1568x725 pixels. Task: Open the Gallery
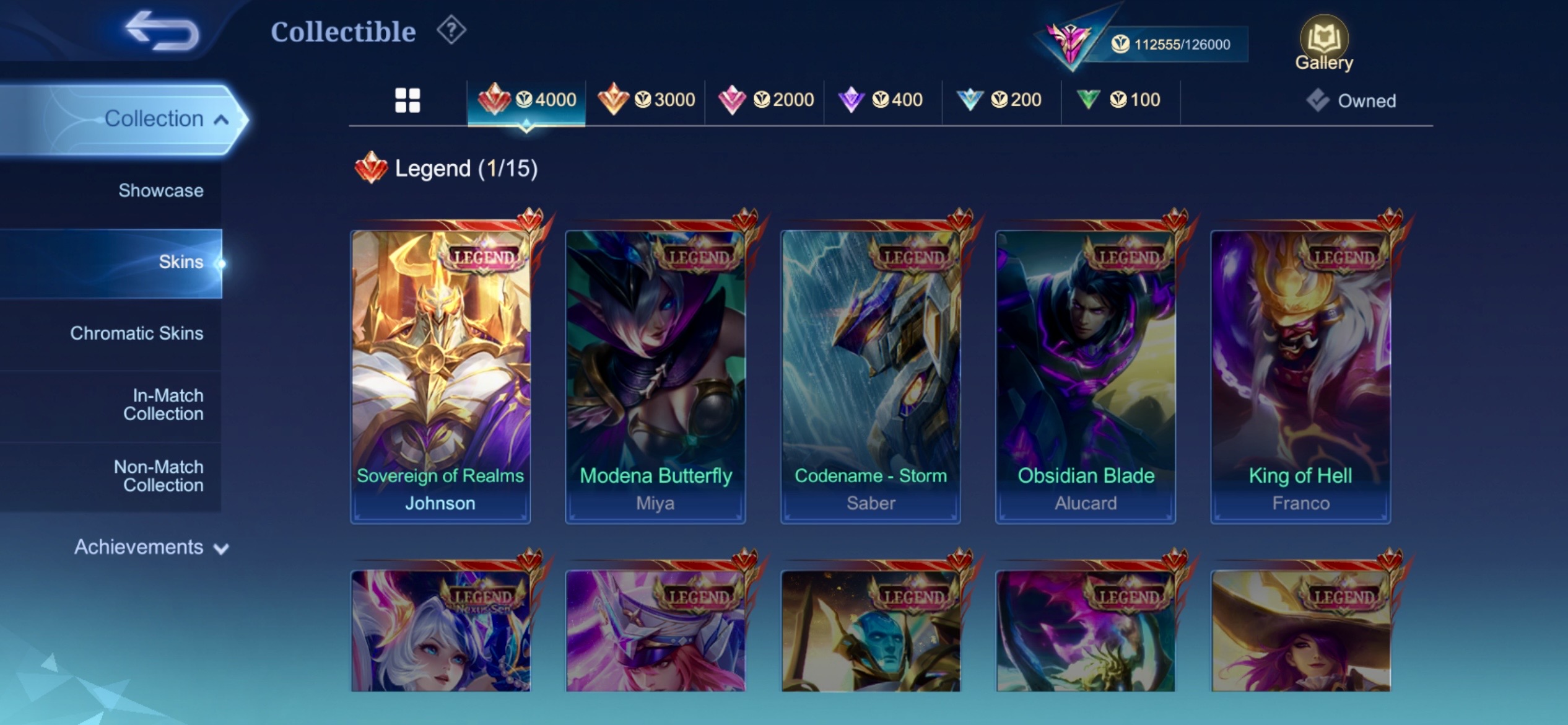[x=1324, y=43]
